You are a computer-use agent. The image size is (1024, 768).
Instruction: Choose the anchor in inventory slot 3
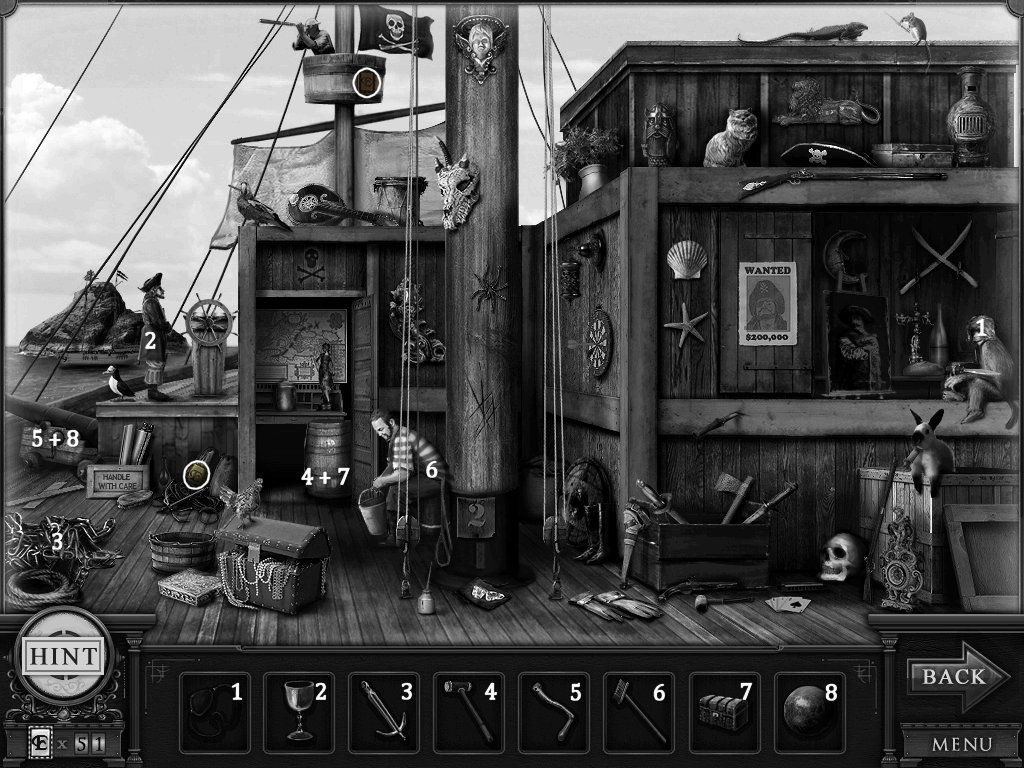385,712
